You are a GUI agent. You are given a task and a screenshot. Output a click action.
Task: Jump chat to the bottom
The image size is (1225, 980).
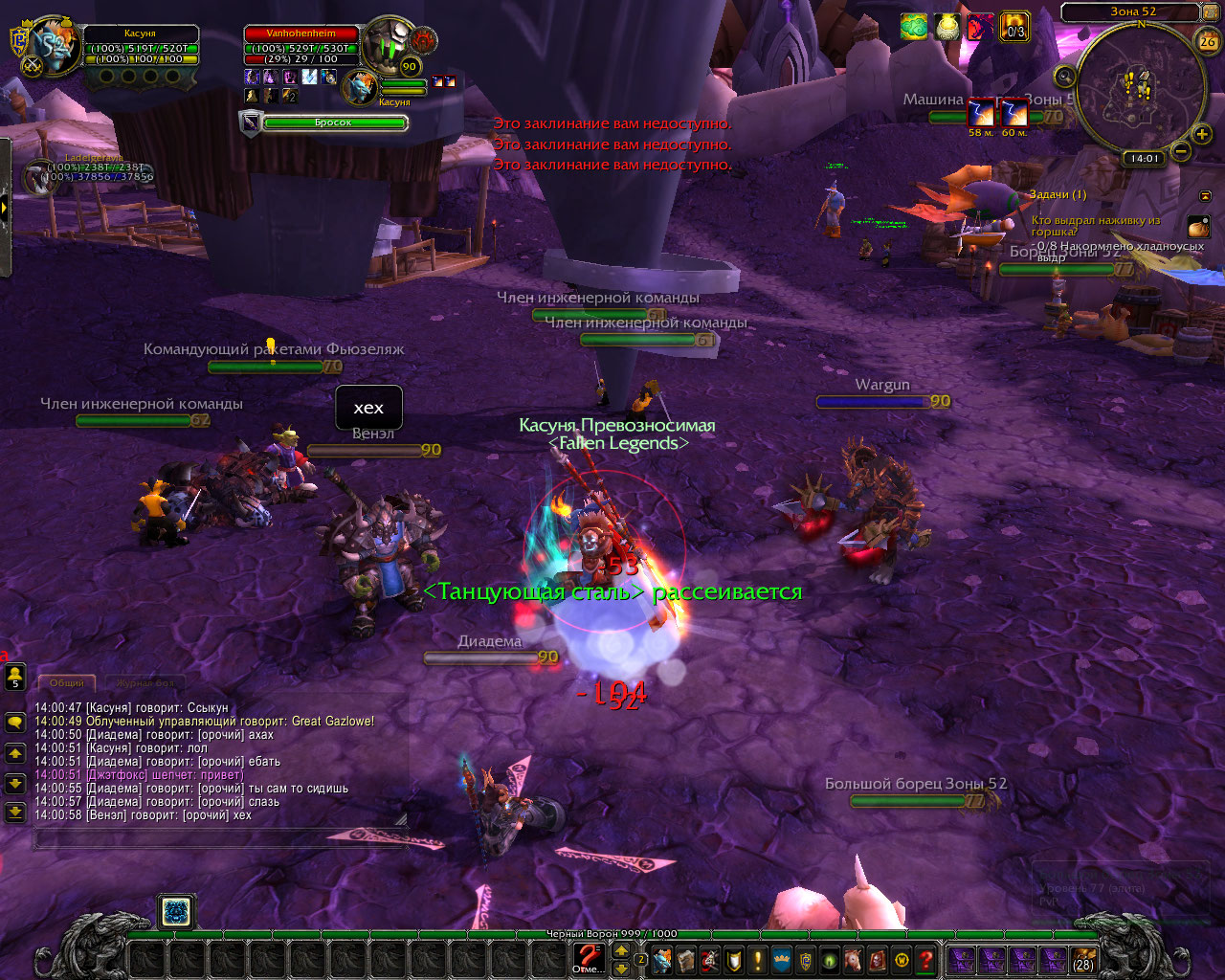tap(15, 813)
